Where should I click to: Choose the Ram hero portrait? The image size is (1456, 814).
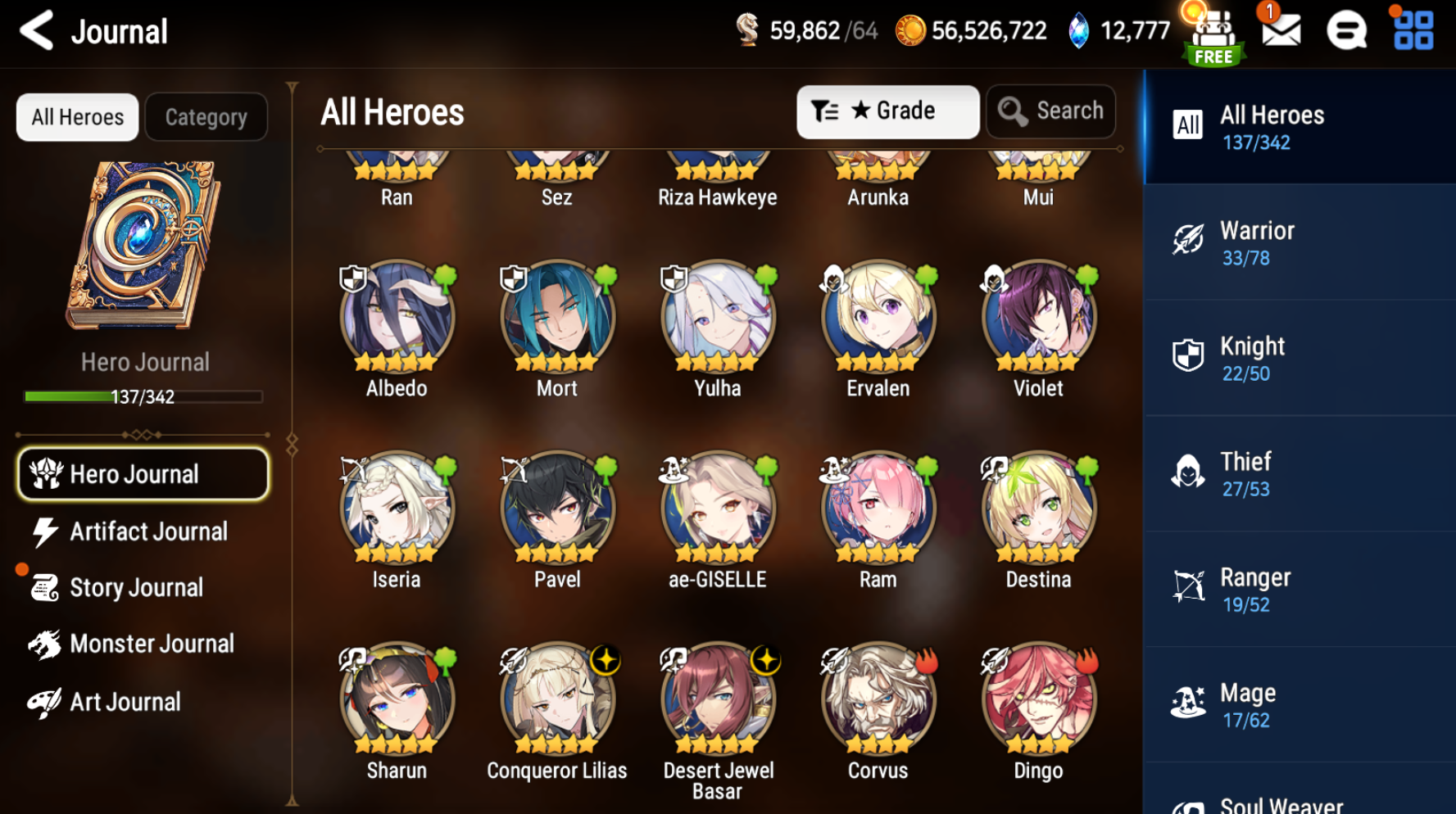tap(878, 509)
